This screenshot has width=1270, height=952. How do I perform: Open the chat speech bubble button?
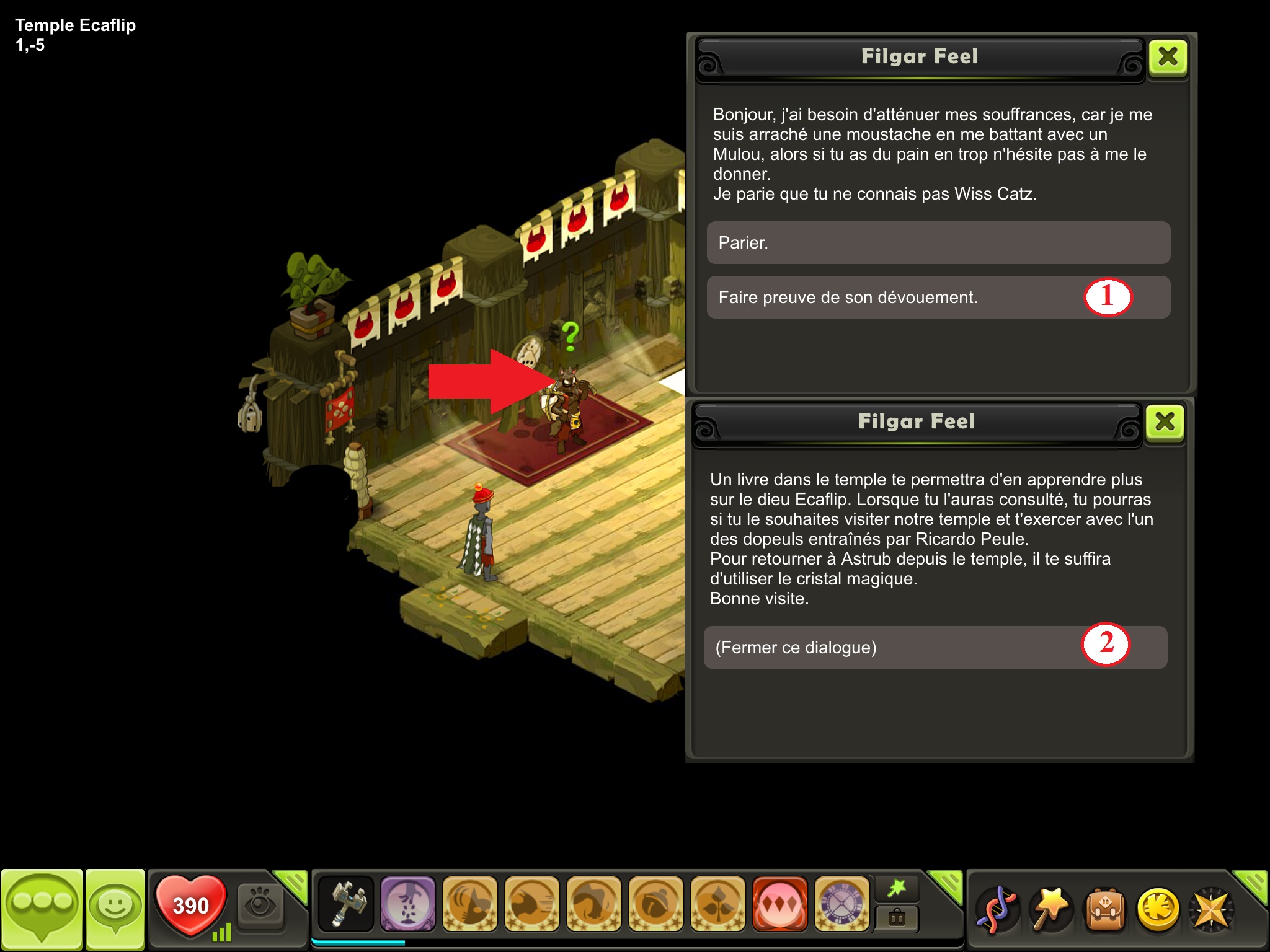[42, 908]
